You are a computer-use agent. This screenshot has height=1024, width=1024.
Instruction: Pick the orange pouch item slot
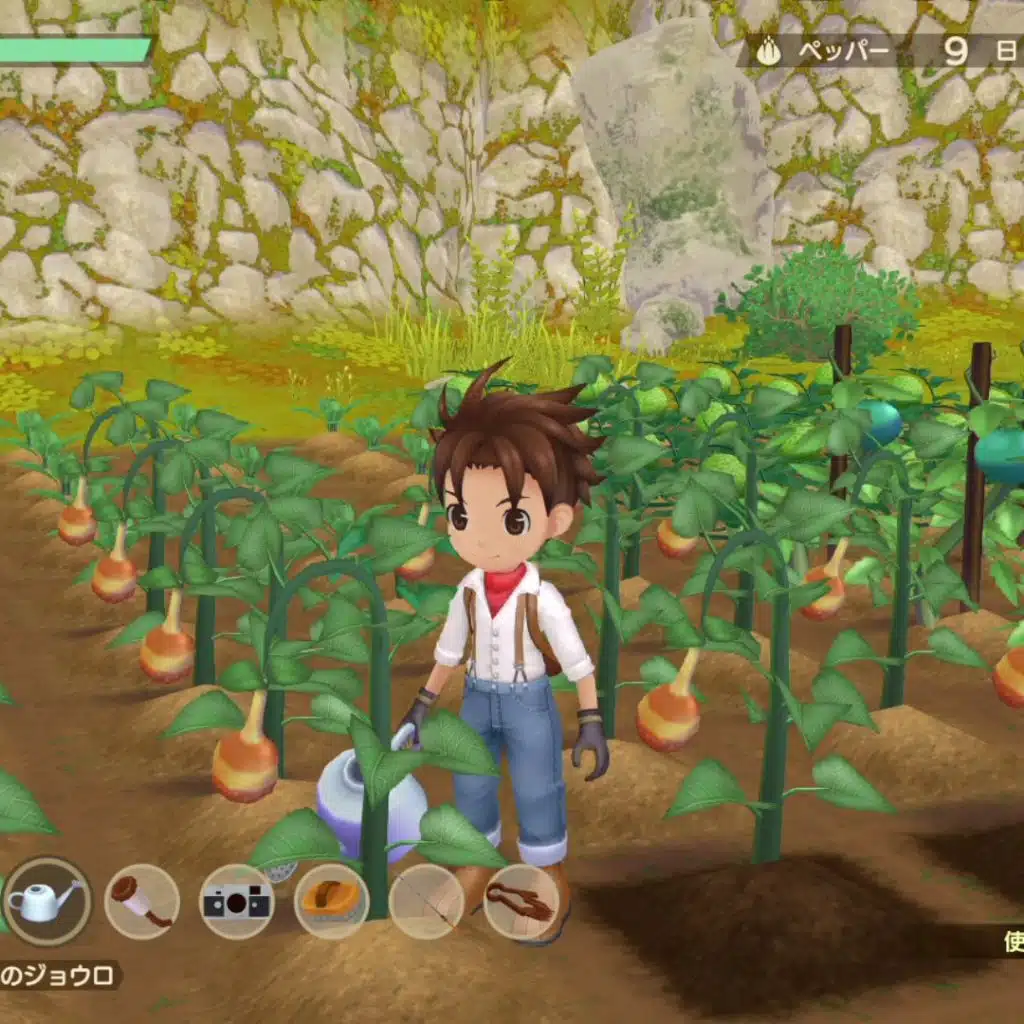point(331,901)
